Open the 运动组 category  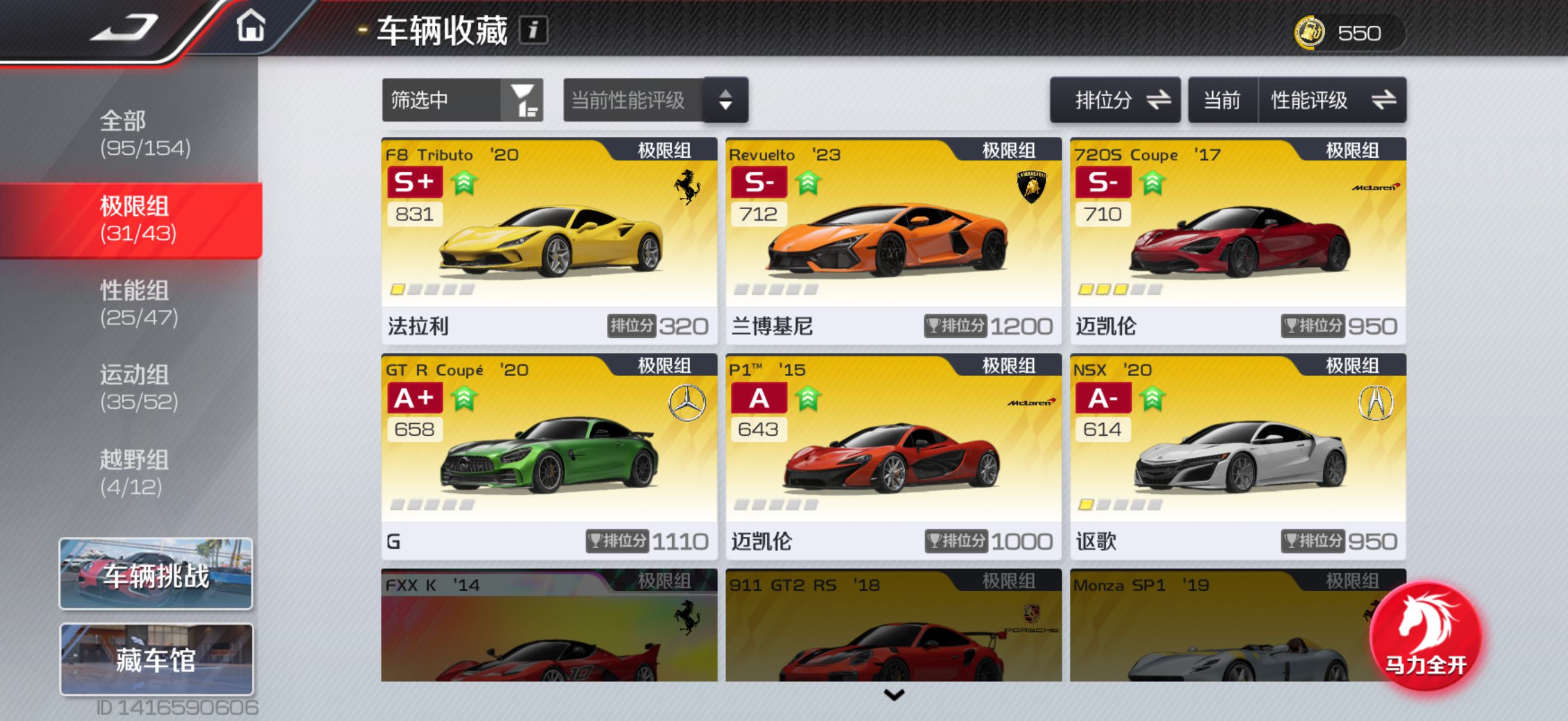point(139,388)
